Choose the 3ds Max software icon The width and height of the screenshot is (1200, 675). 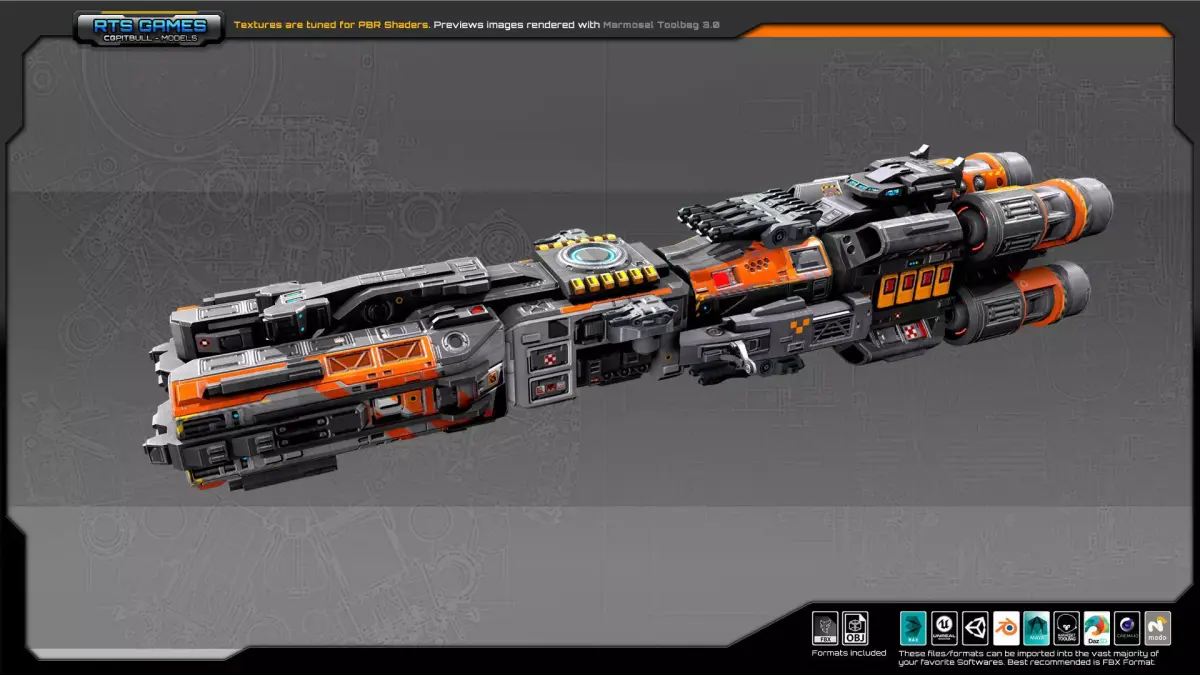pyautogui.click(x=914, y=628)
